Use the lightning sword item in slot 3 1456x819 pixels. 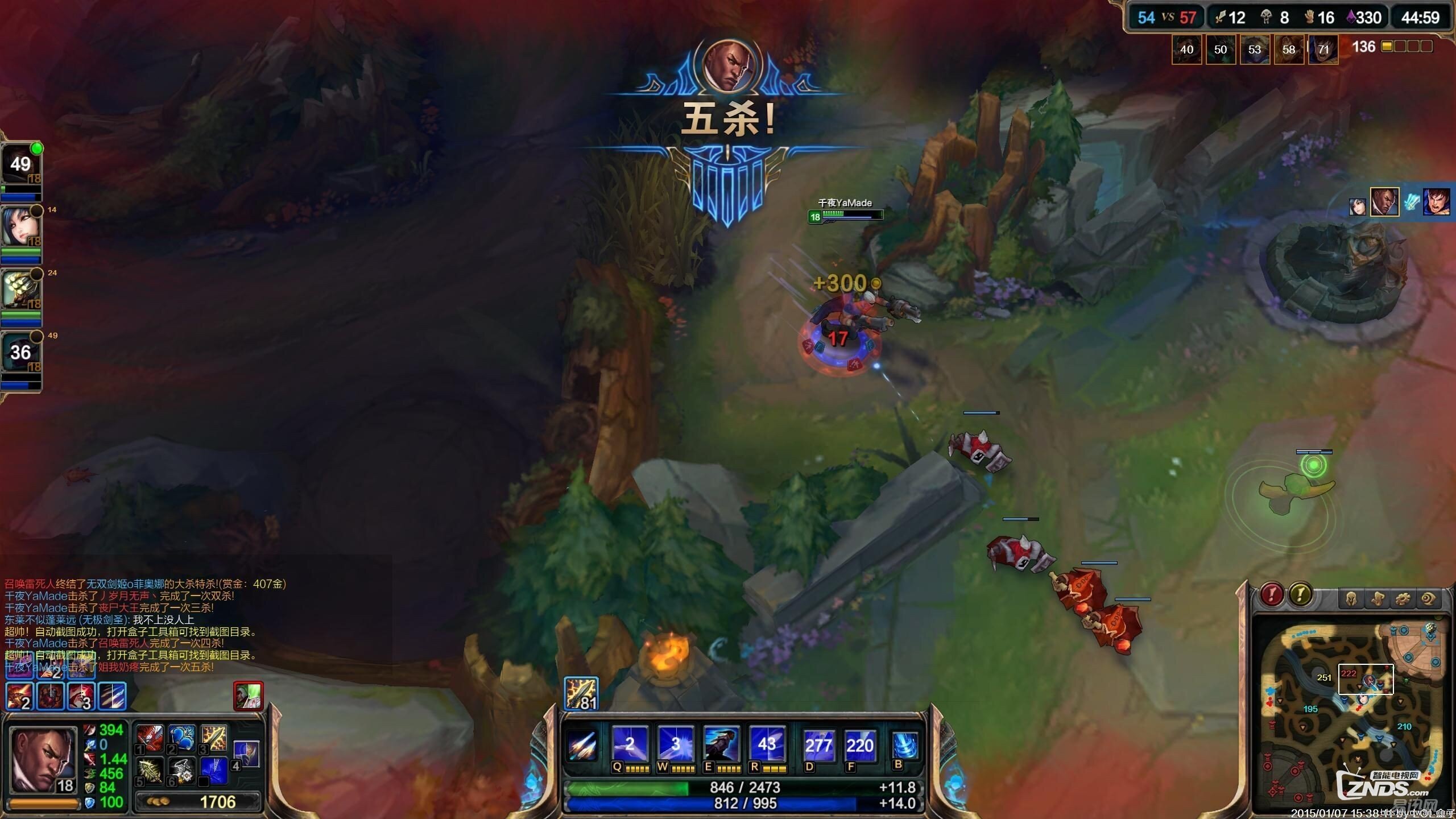[x=214, y=738]
